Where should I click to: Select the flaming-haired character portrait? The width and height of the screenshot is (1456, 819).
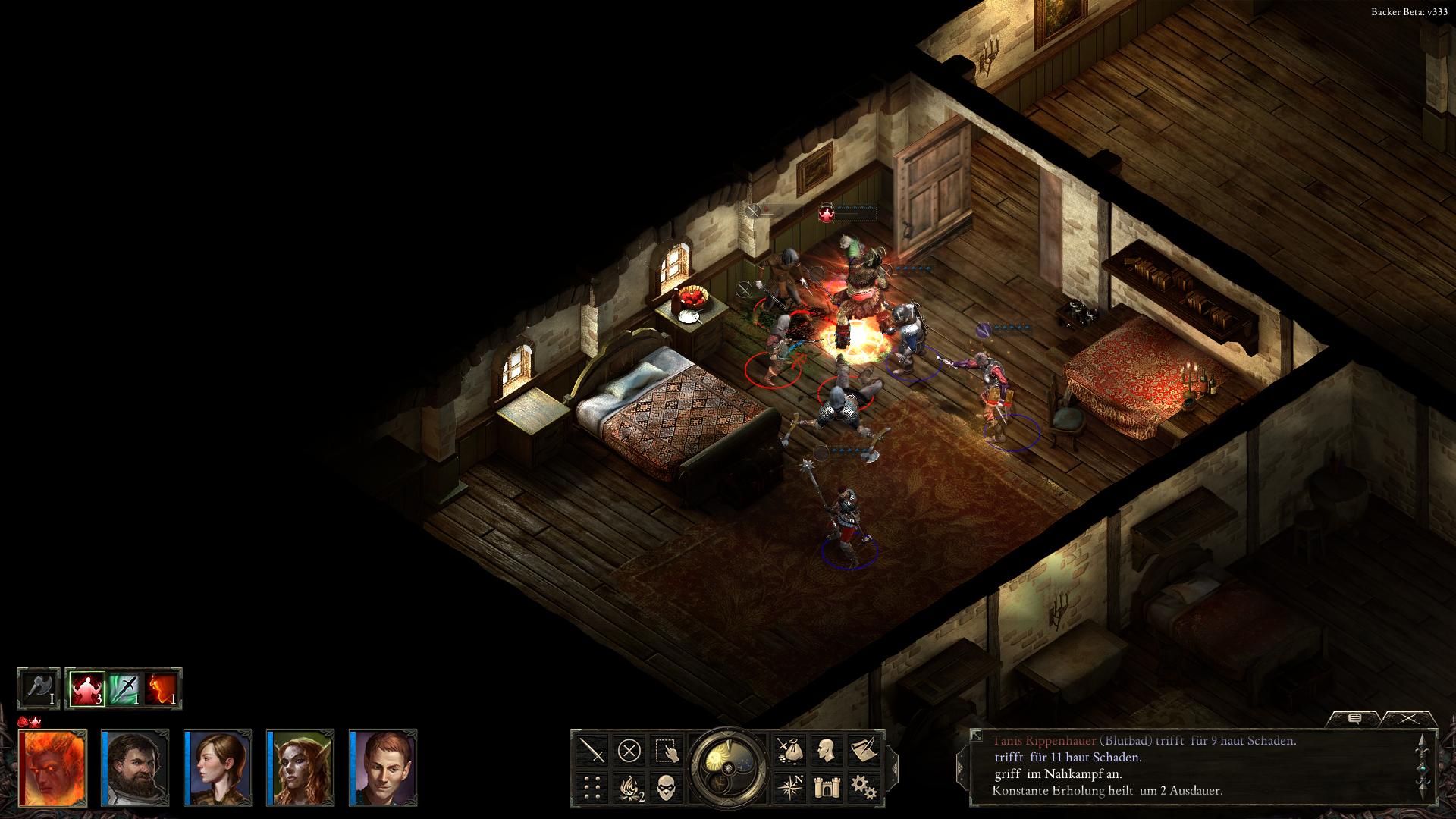(x=52, y=767)
